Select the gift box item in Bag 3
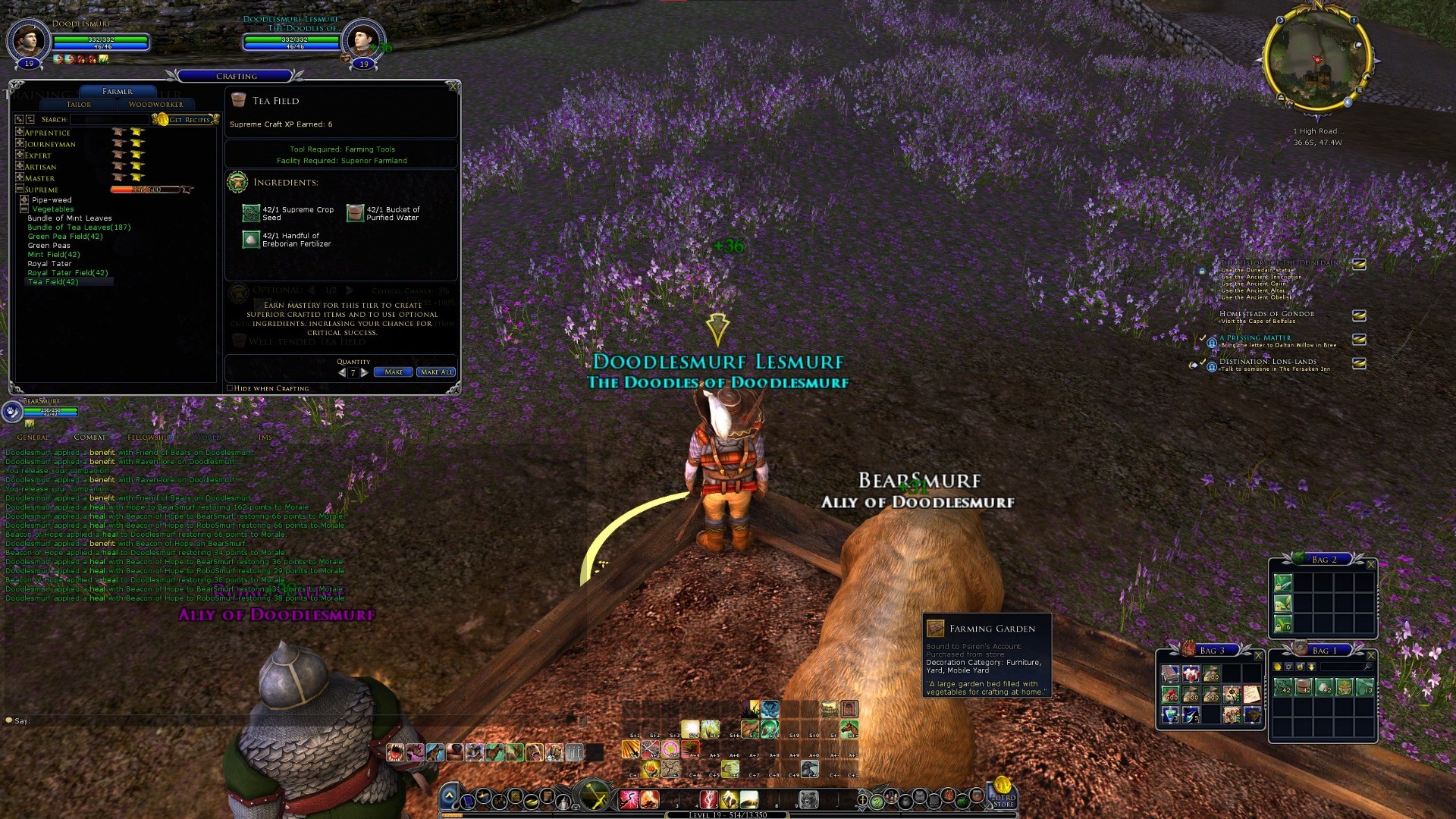This screenshot has width=1456, height=819. click(1191, 673)
